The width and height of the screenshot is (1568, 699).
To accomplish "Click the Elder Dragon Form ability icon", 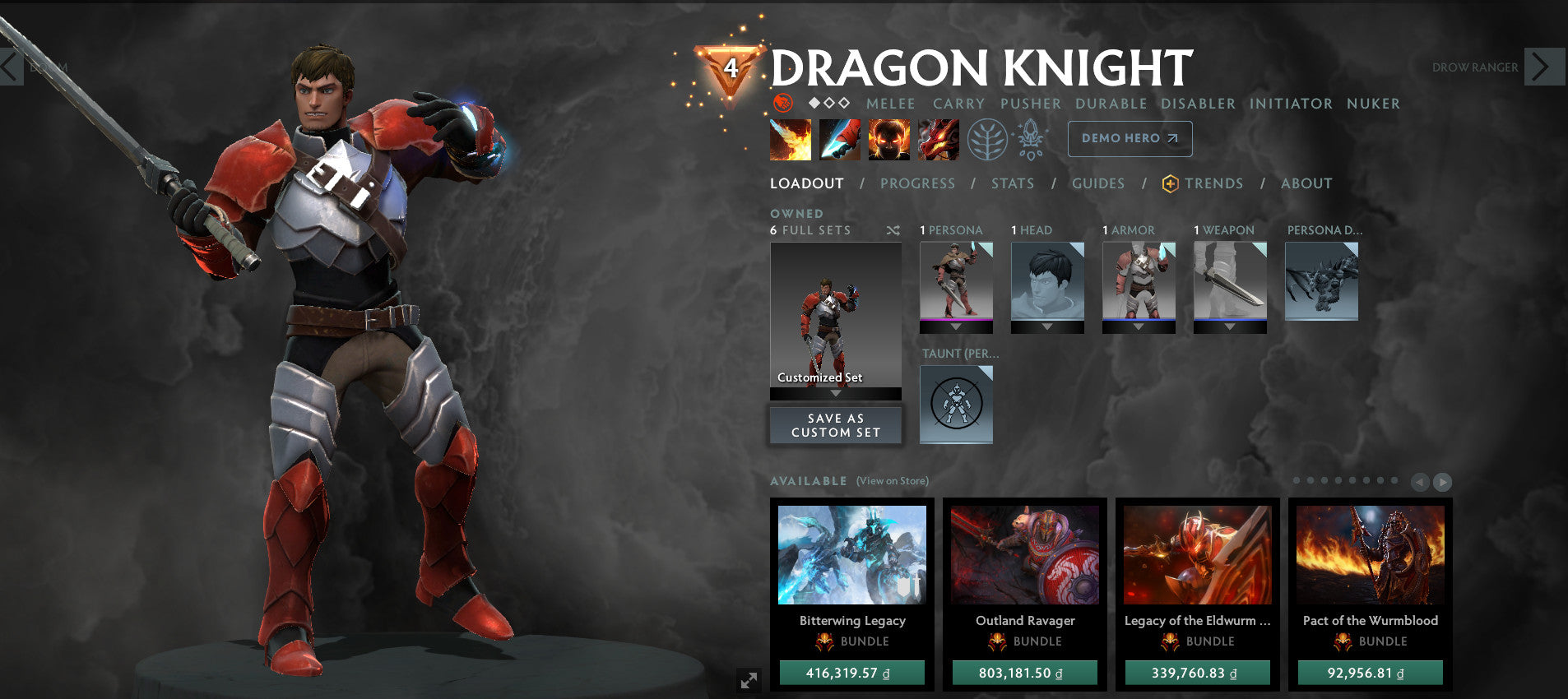I will tap(938, 139).
